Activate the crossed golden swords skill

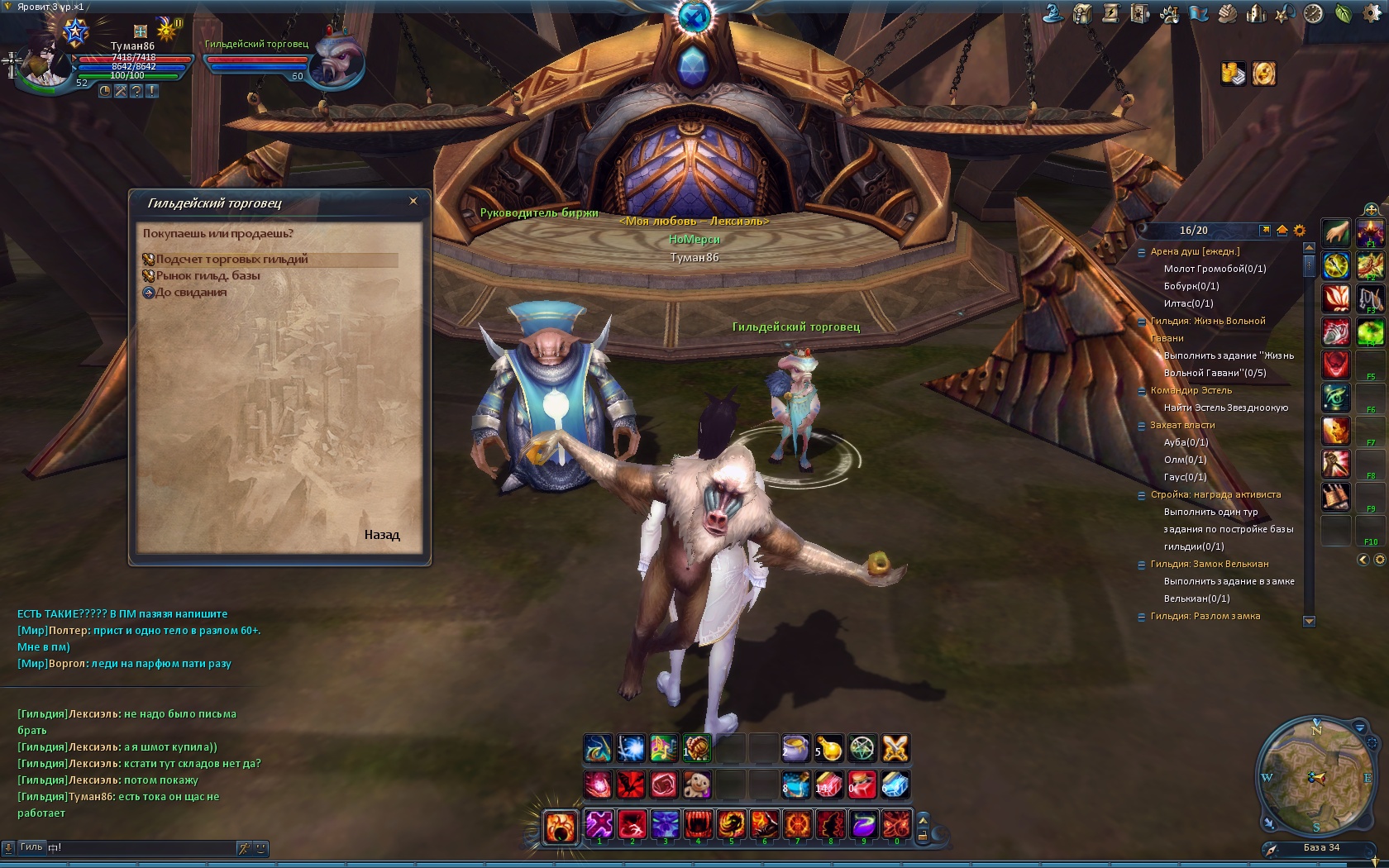[x=895, y=749]
